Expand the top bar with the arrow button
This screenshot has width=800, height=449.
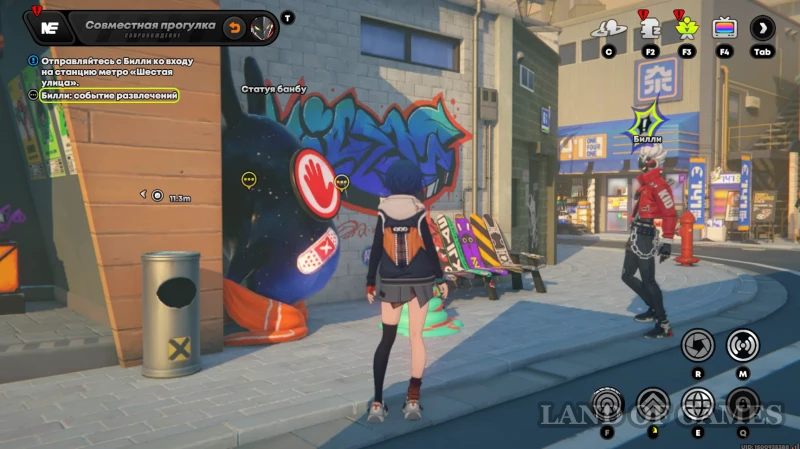coord(763,28)
